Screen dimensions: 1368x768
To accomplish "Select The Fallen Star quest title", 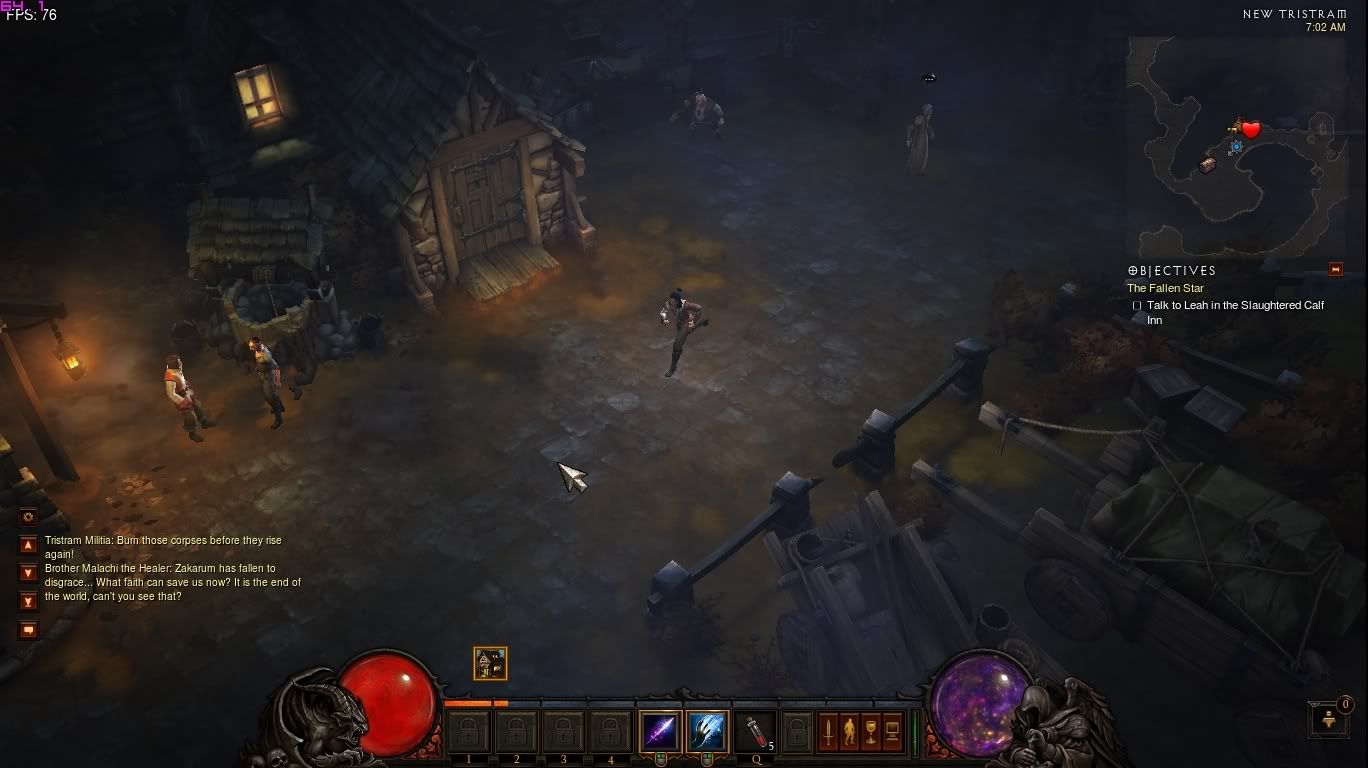I will tap(1165, 288).
